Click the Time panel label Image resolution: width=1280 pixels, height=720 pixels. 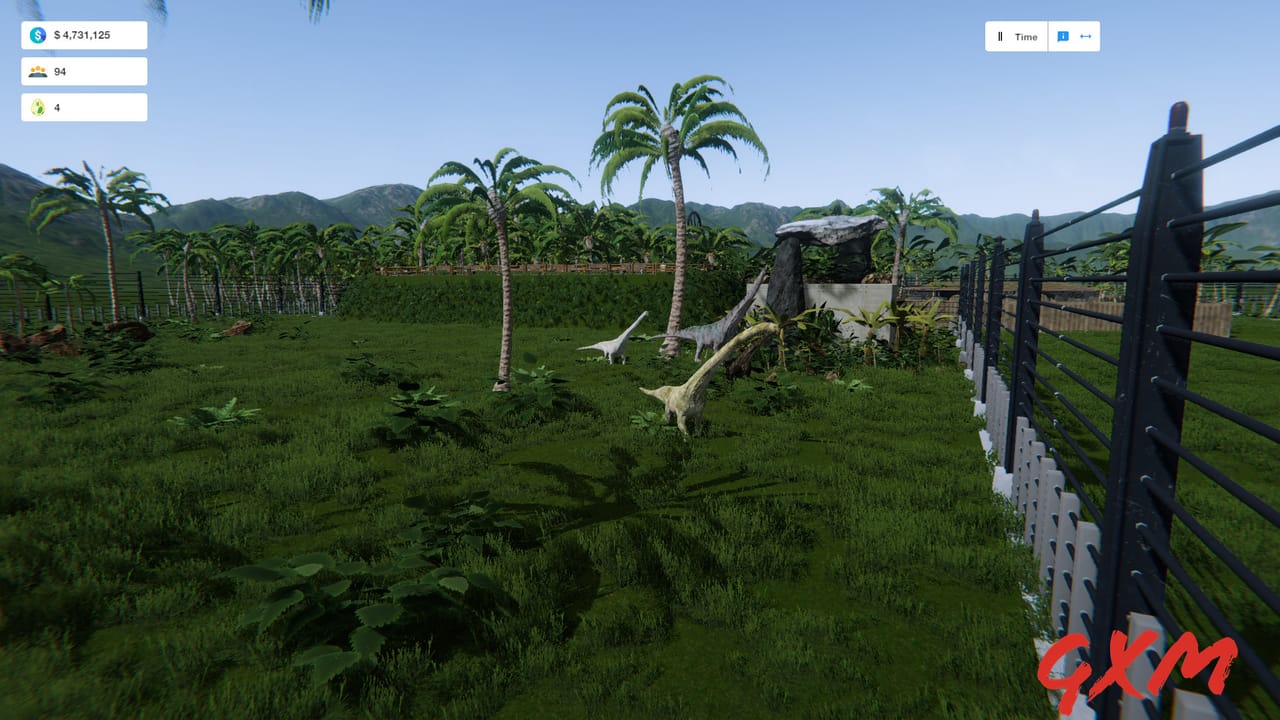pos(1024,36)
